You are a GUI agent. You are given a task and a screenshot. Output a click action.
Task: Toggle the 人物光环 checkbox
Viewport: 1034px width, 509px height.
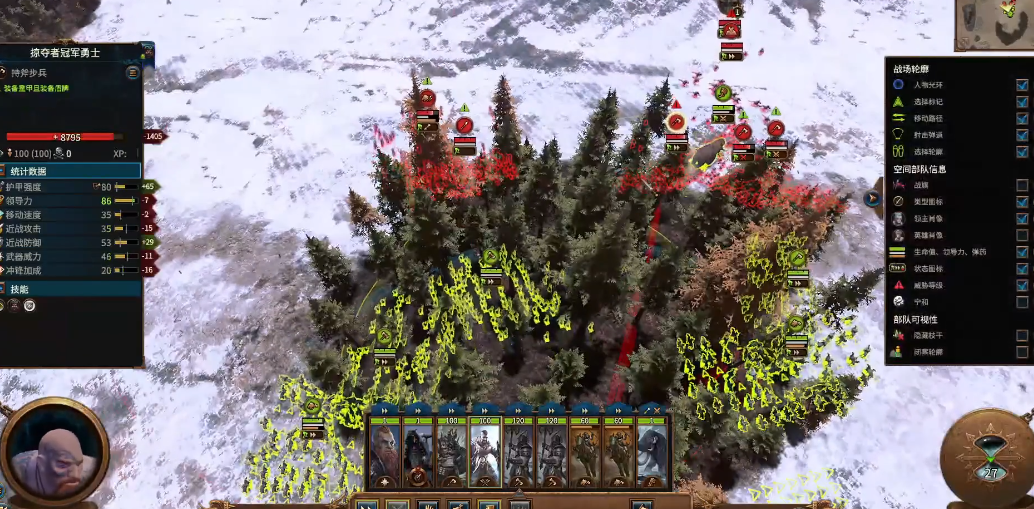click(x=1021, y=85)
